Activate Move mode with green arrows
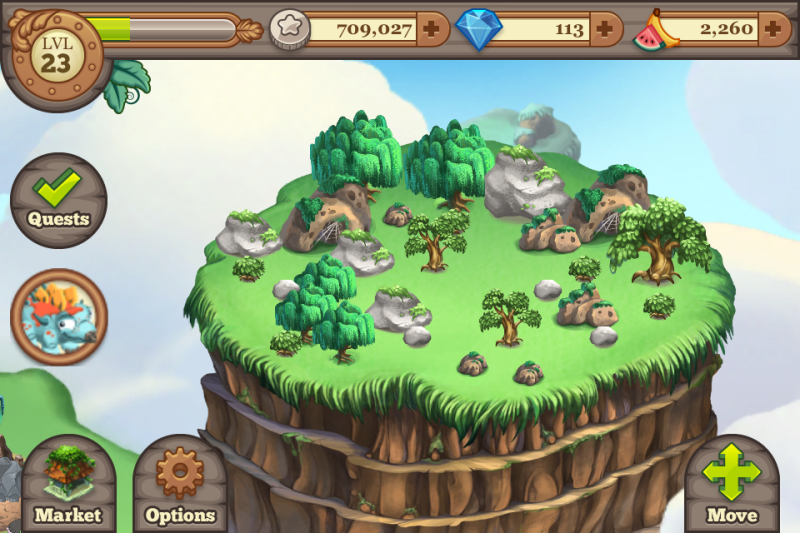 732,485
